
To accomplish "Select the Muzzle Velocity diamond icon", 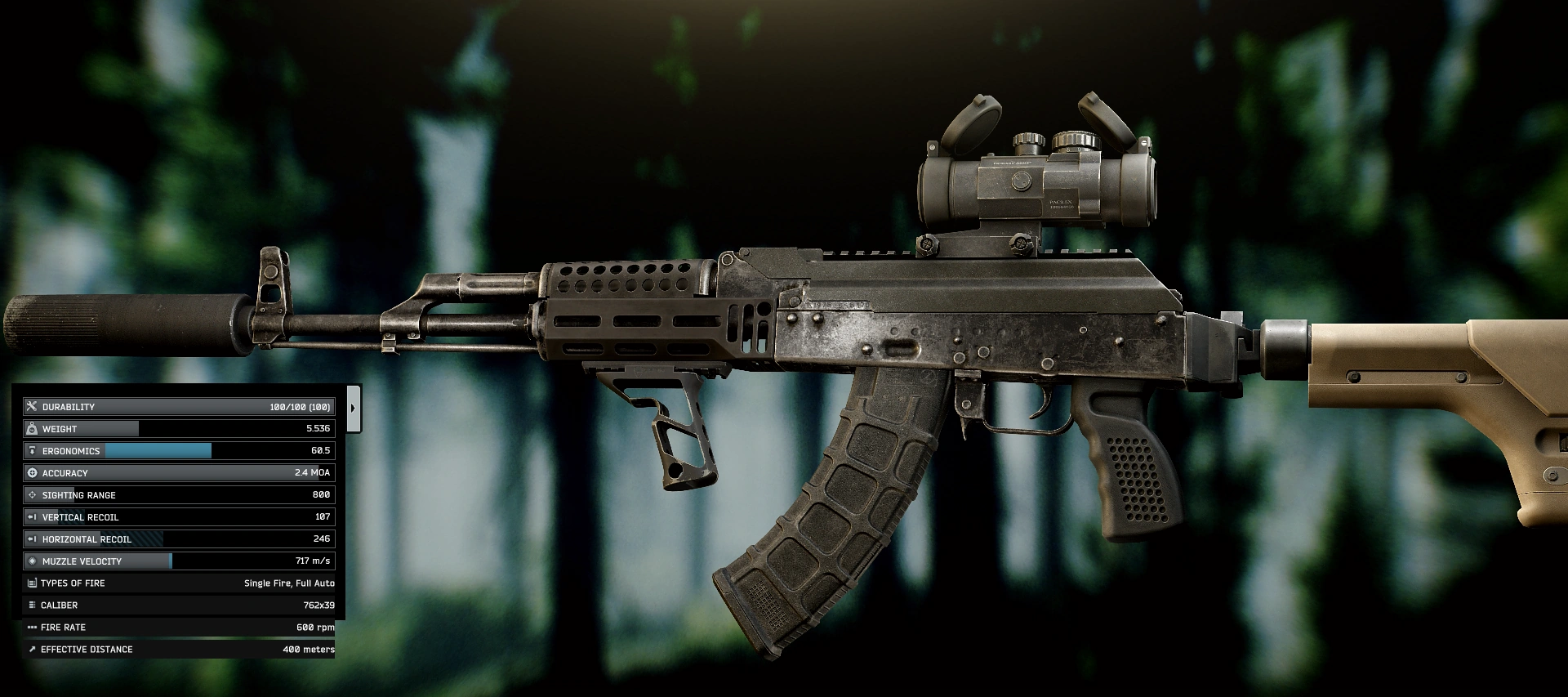I will tap(33, 561).
